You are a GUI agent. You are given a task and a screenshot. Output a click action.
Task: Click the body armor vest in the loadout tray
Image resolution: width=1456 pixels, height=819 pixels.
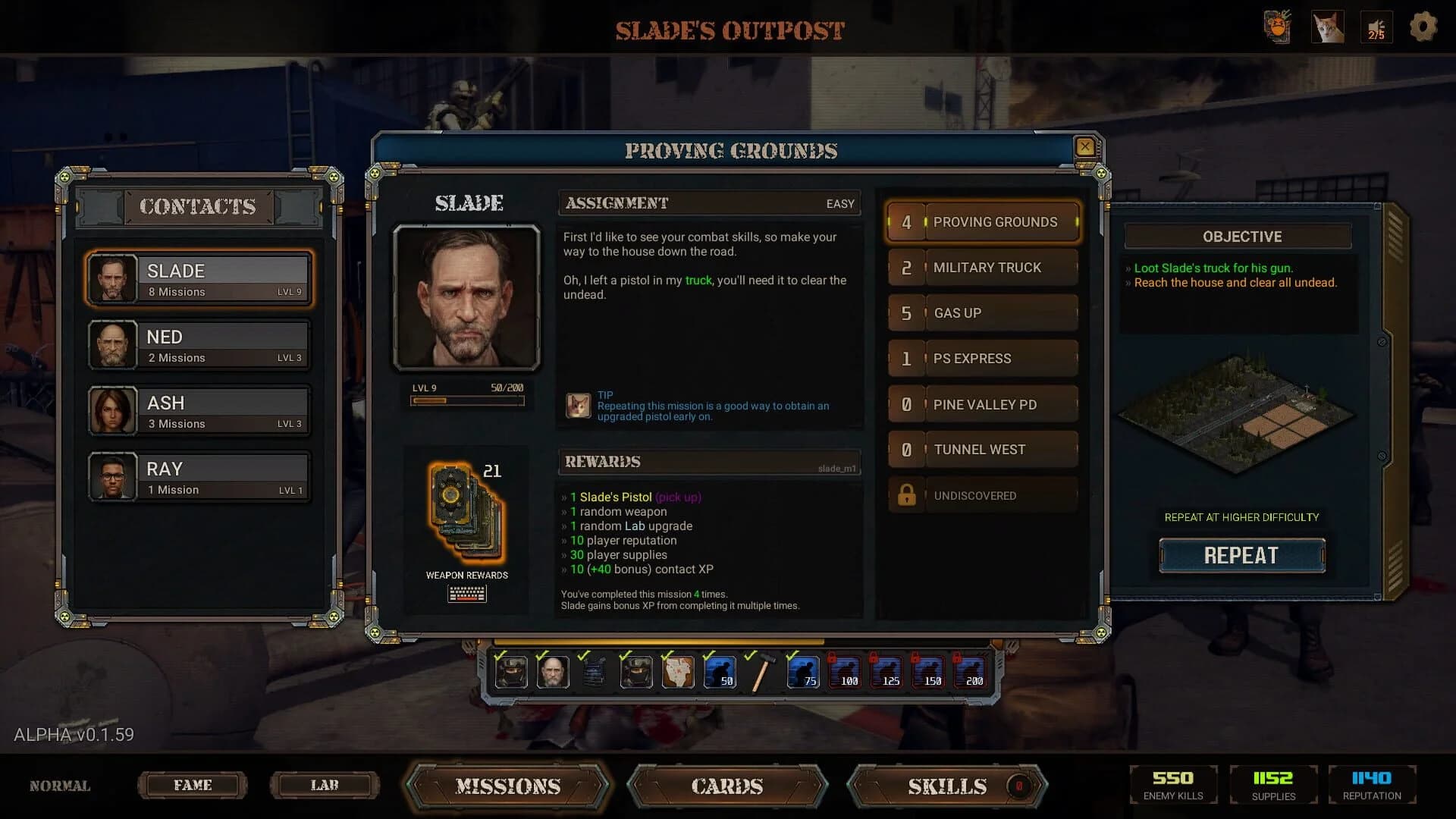(x=596, y=673)
